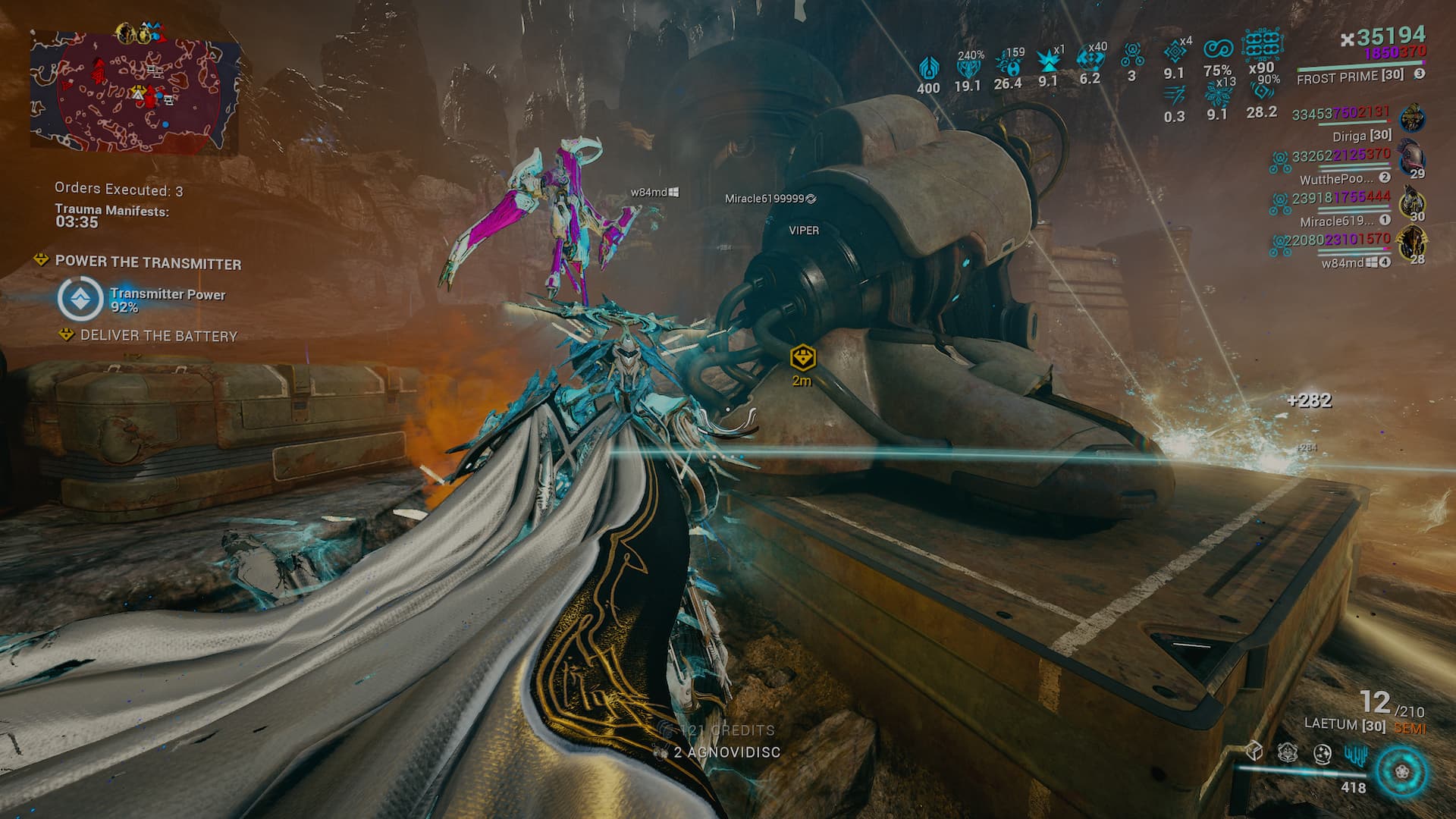Click the infinity symbol buff icon
This screenshot has width=1456, height=819.
[1218, 49]
